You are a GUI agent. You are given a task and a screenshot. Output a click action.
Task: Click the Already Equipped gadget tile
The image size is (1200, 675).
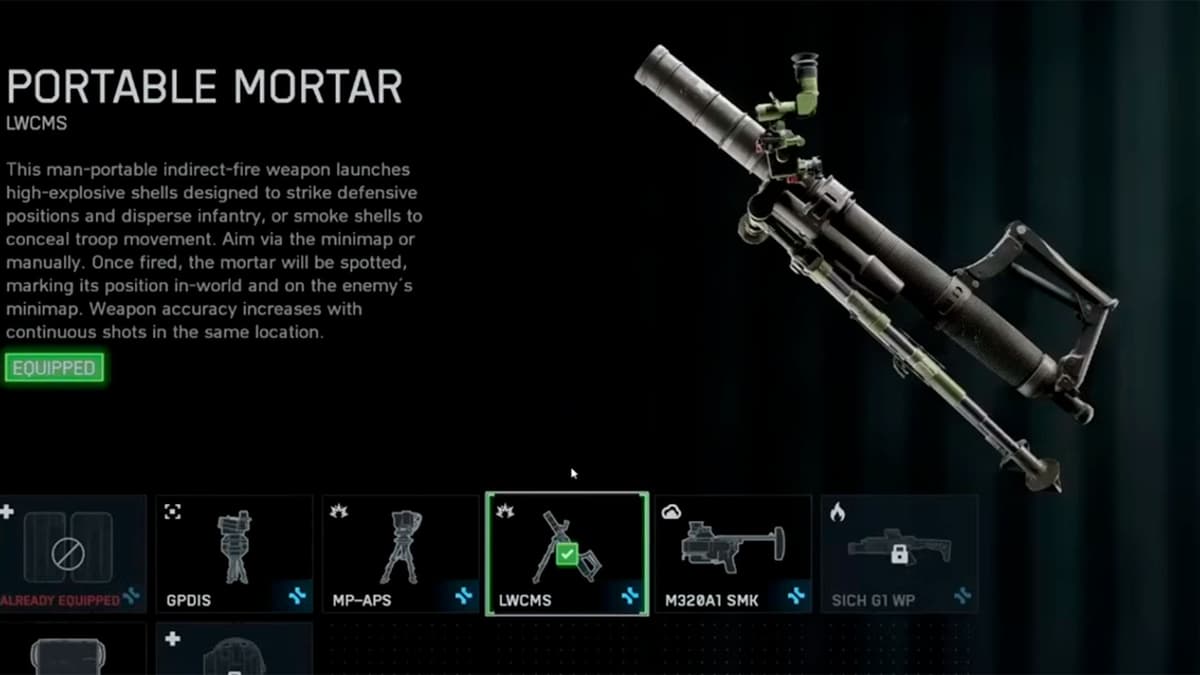click(70, 553)
